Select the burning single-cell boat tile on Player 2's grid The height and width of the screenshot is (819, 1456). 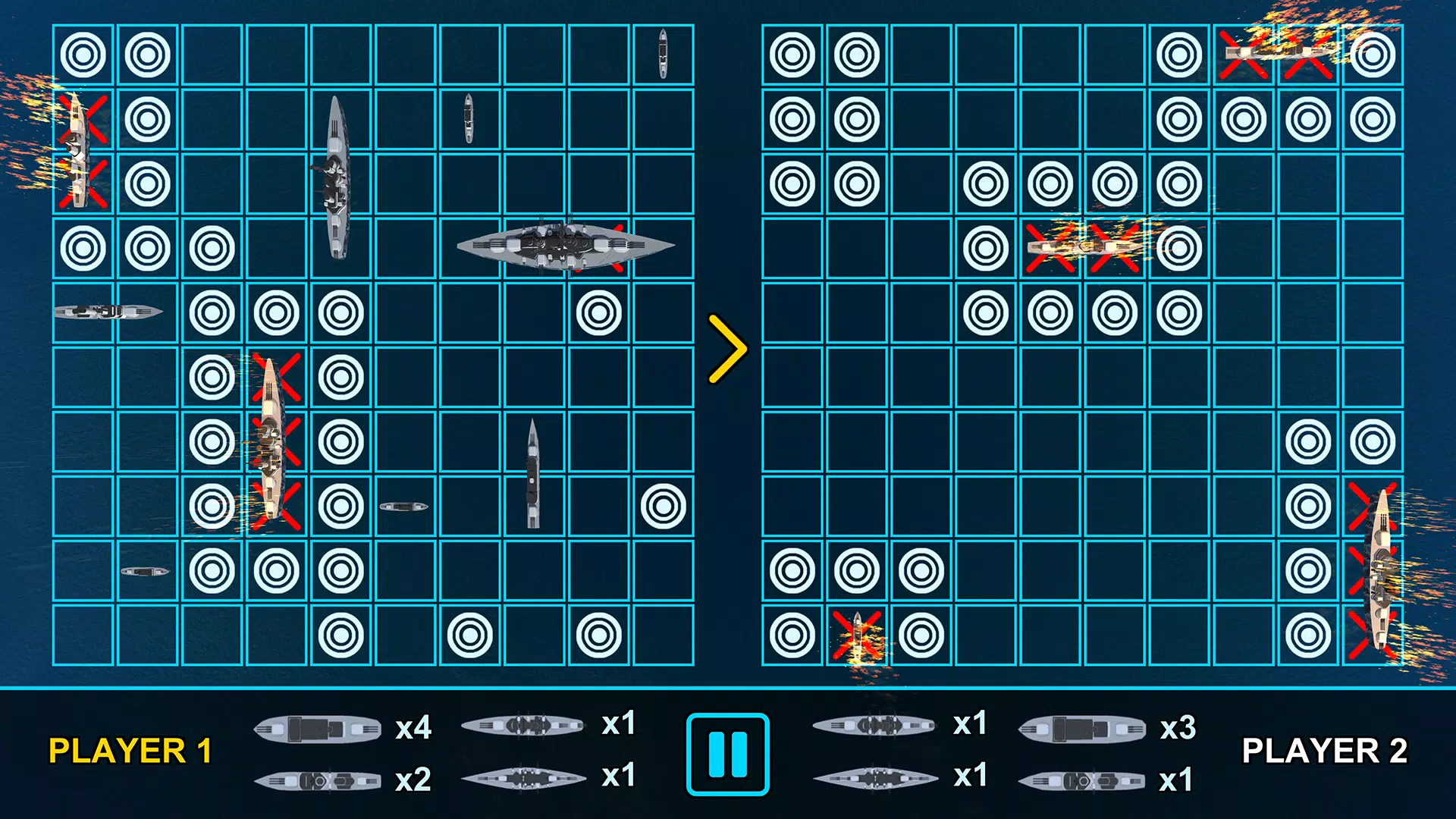coord(857,635)
